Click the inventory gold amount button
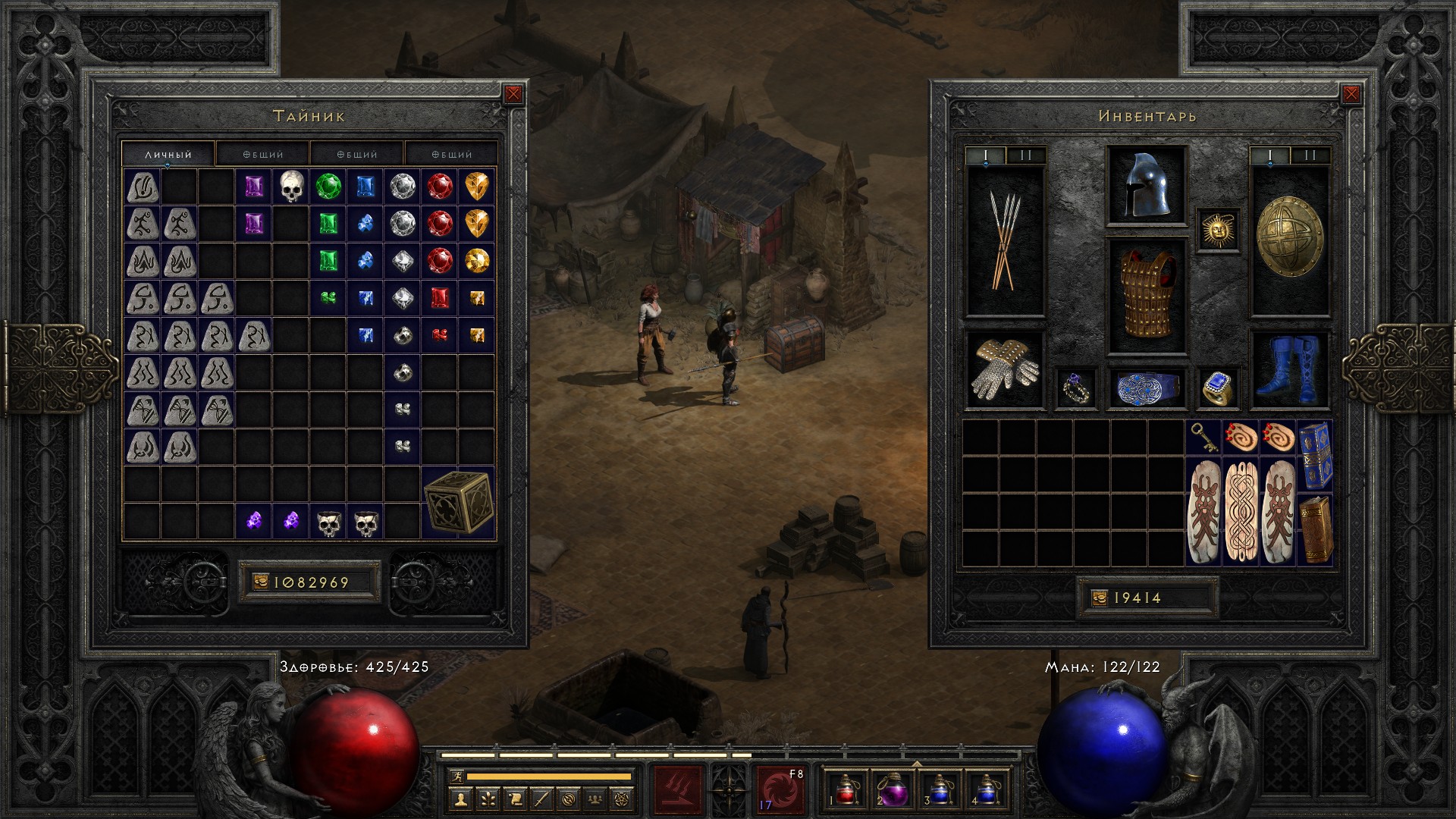Image resolution: width=1456 pixels, height=819 pixels. 1147,598
